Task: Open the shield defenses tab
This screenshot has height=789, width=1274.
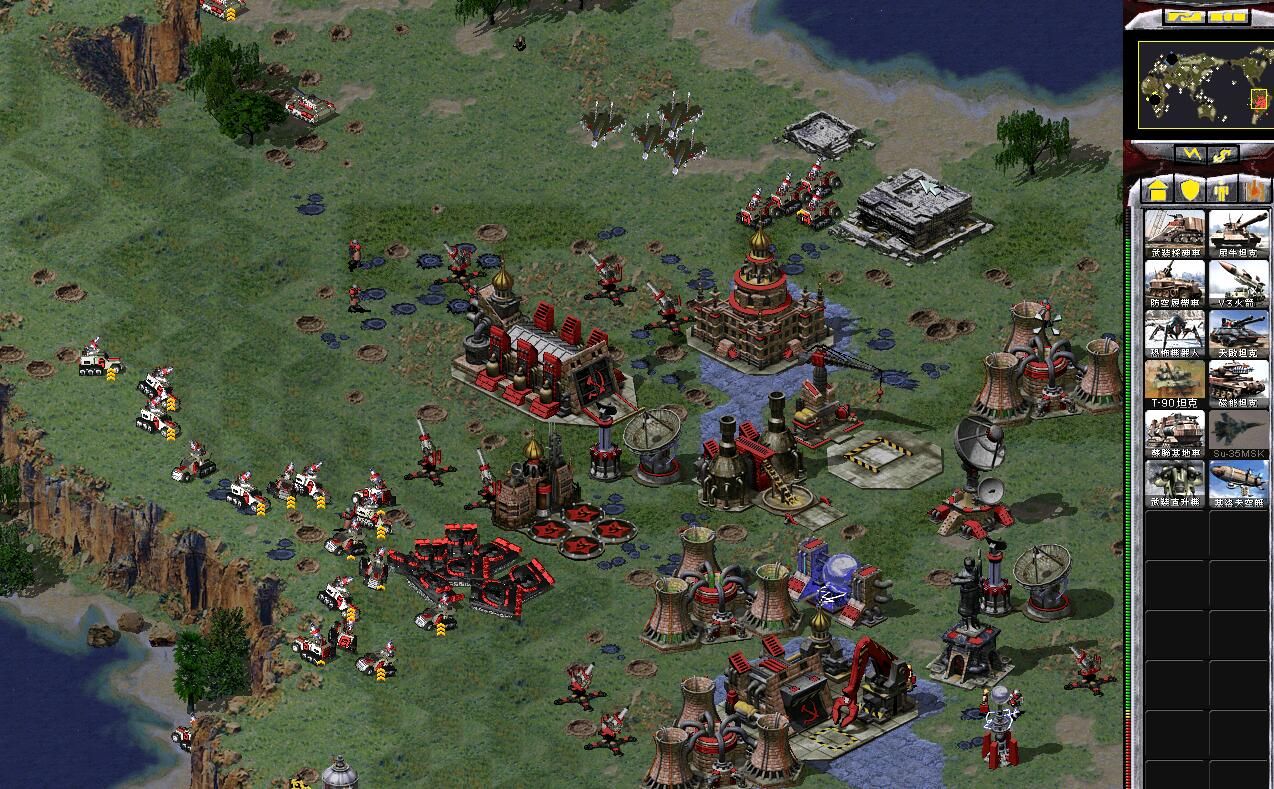Action: 1190,190
